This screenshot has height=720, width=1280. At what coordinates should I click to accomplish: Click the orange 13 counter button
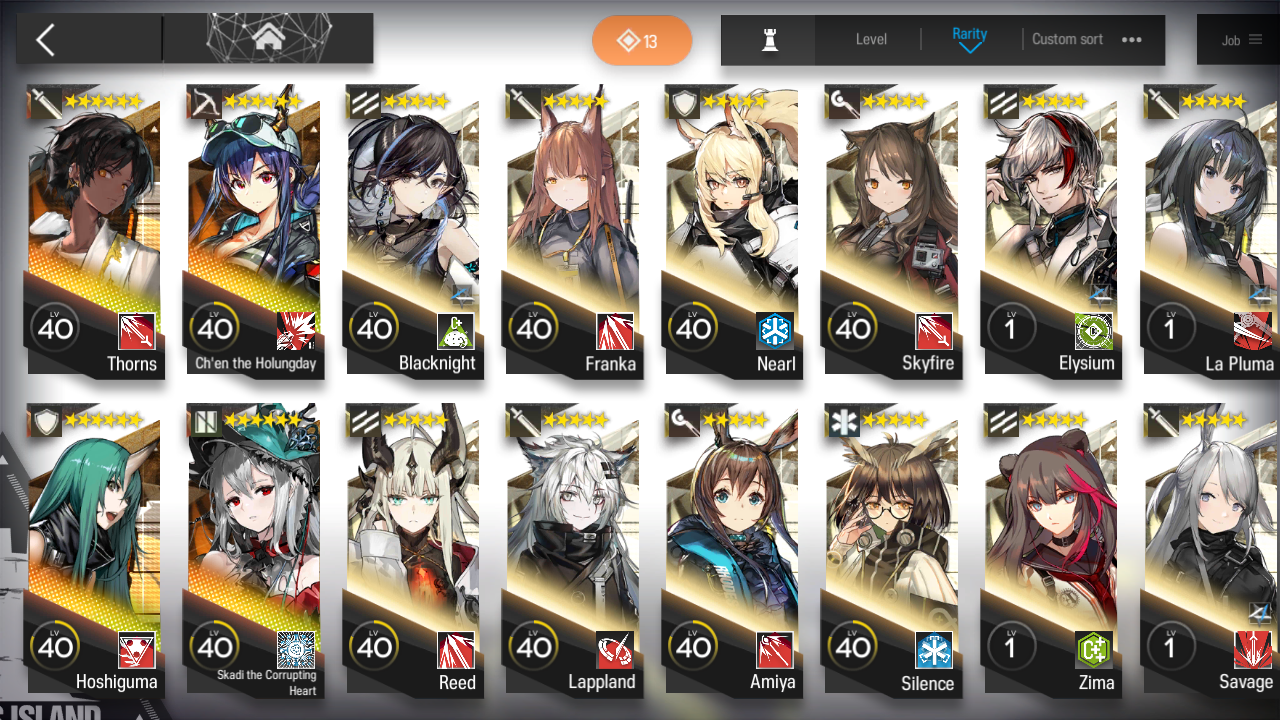click(x=642, y=41)
